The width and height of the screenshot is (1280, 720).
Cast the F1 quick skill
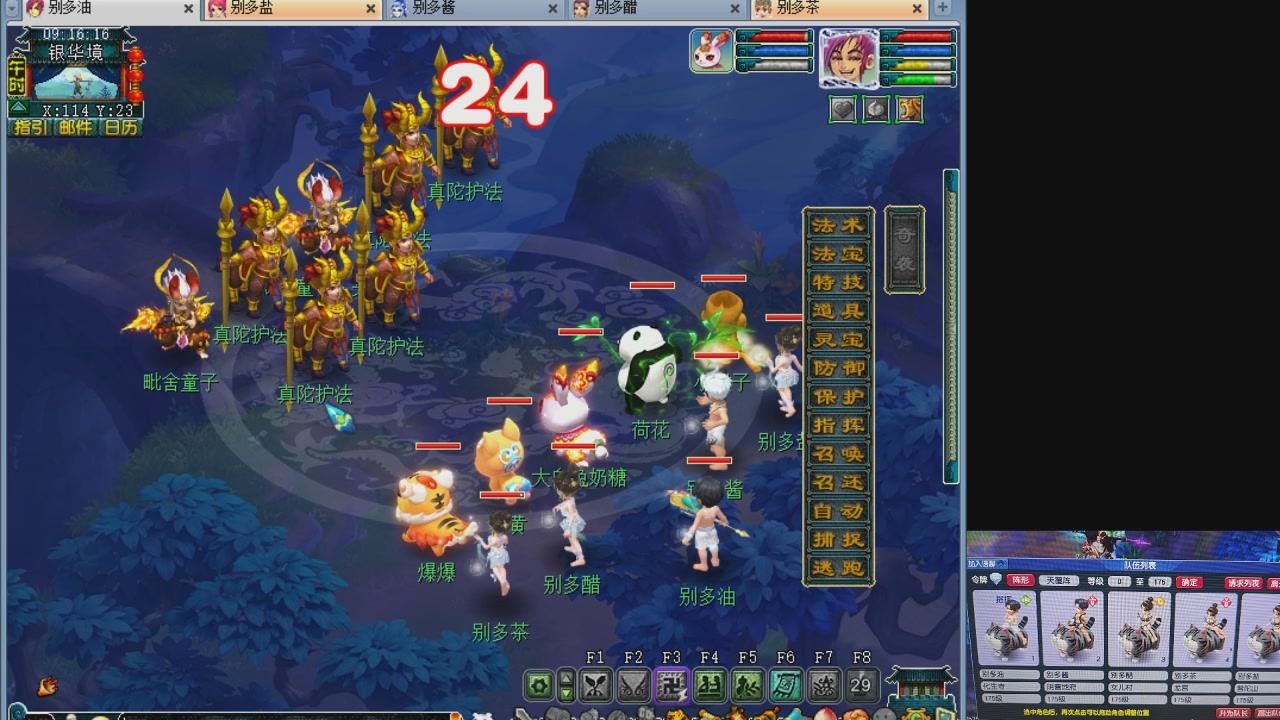click(596, 685)
